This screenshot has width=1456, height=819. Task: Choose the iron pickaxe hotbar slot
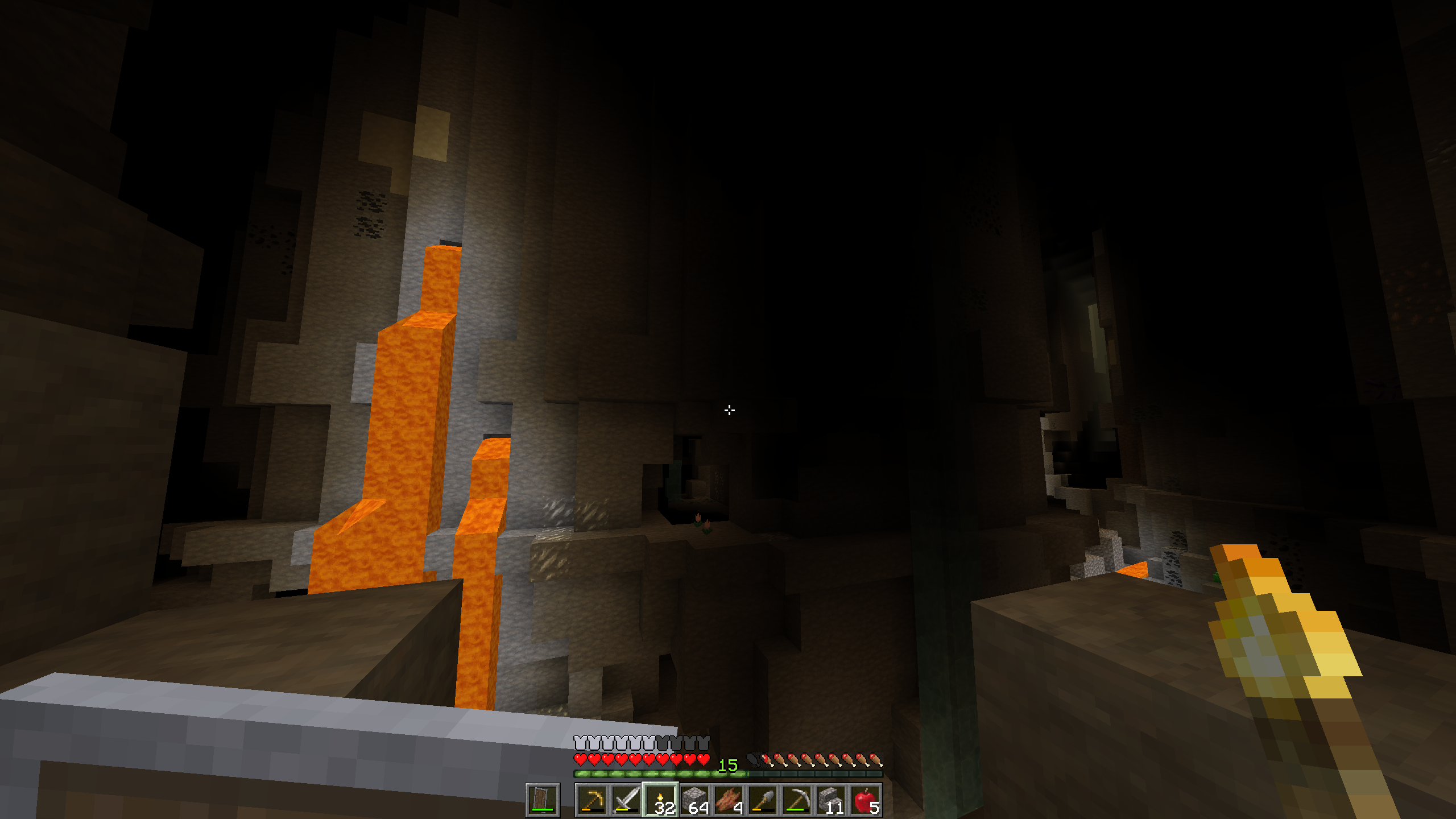(797, 800)
